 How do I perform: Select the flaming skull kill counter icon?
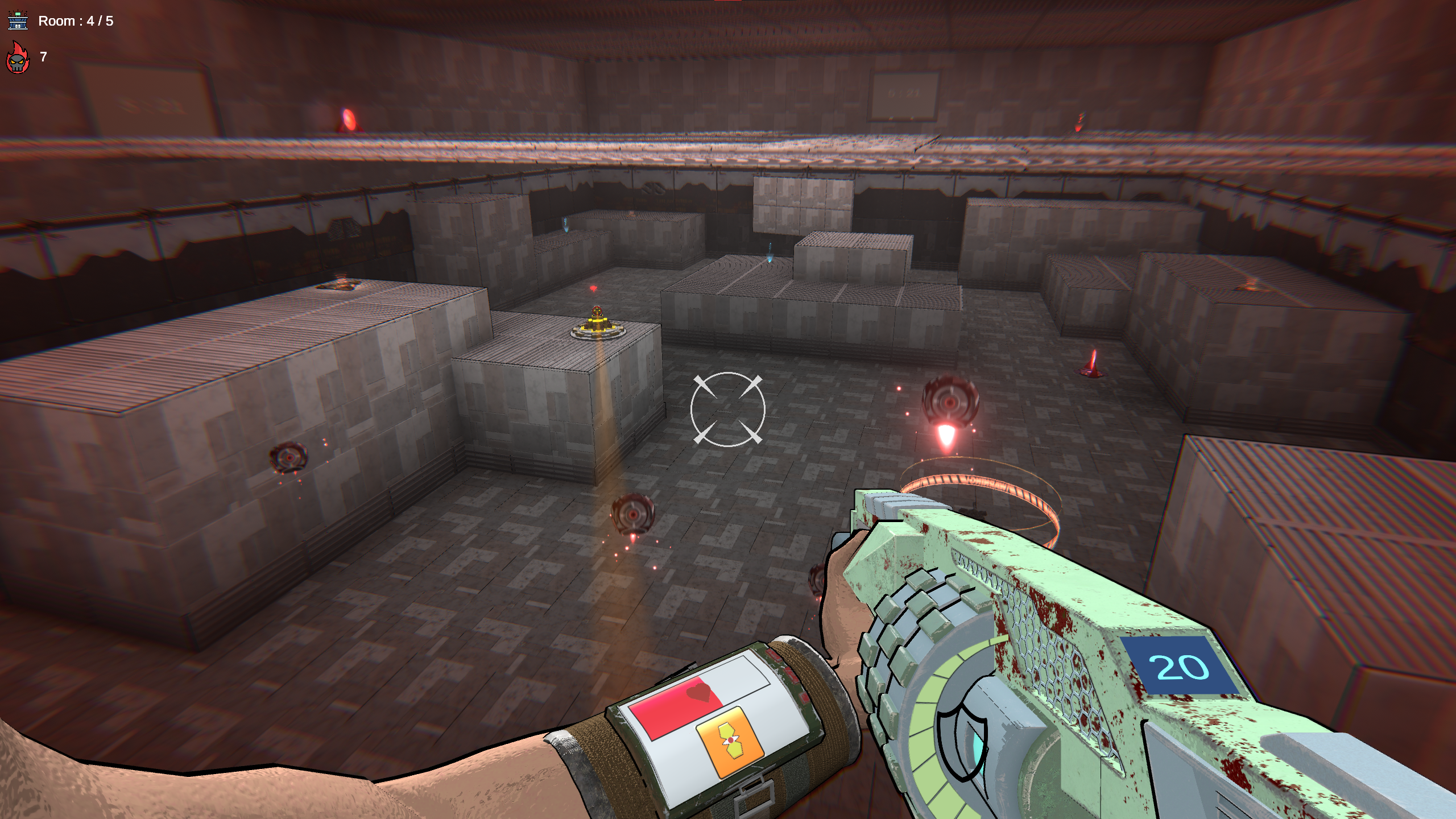[x=18, y=58]
